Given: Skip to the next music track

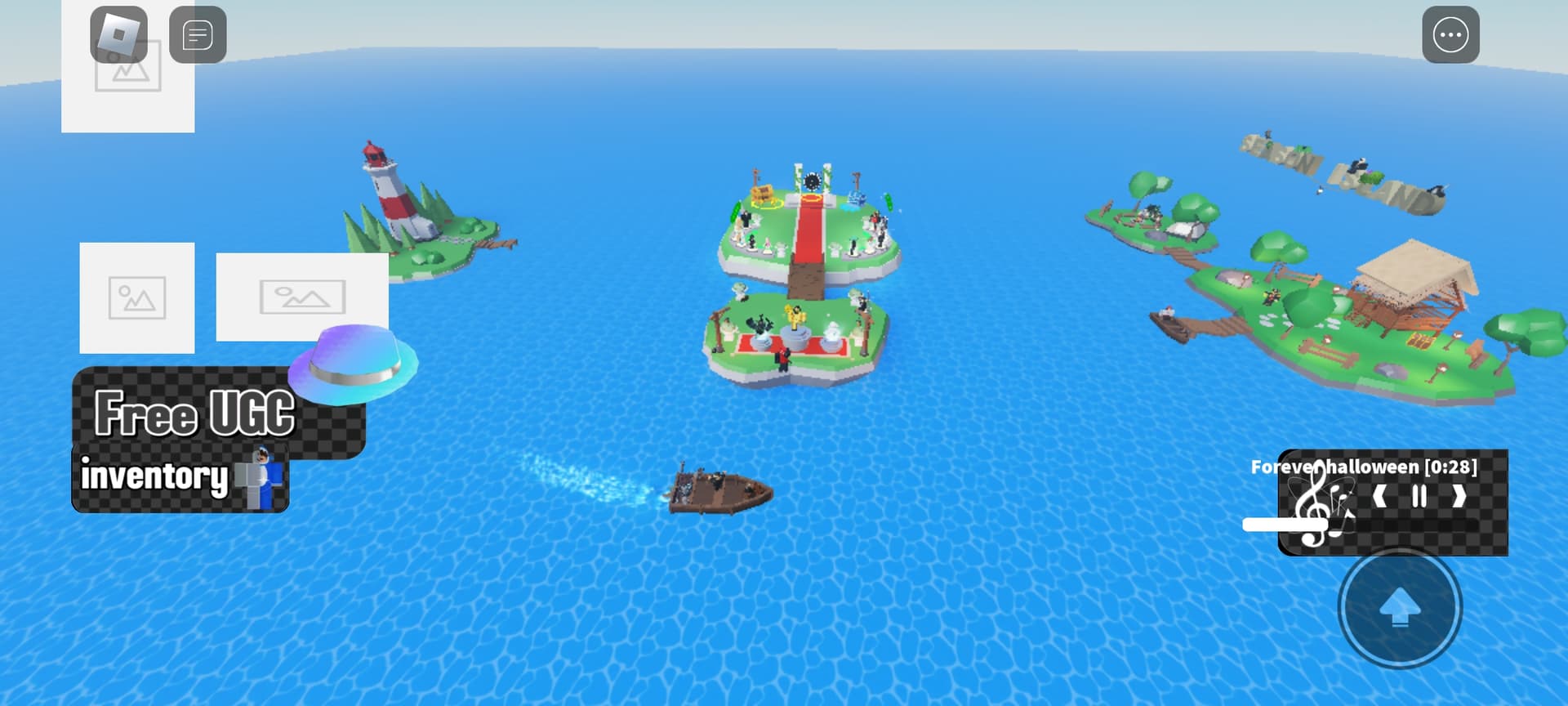Looking at the screenshot, I should [x=1459, y=496].
